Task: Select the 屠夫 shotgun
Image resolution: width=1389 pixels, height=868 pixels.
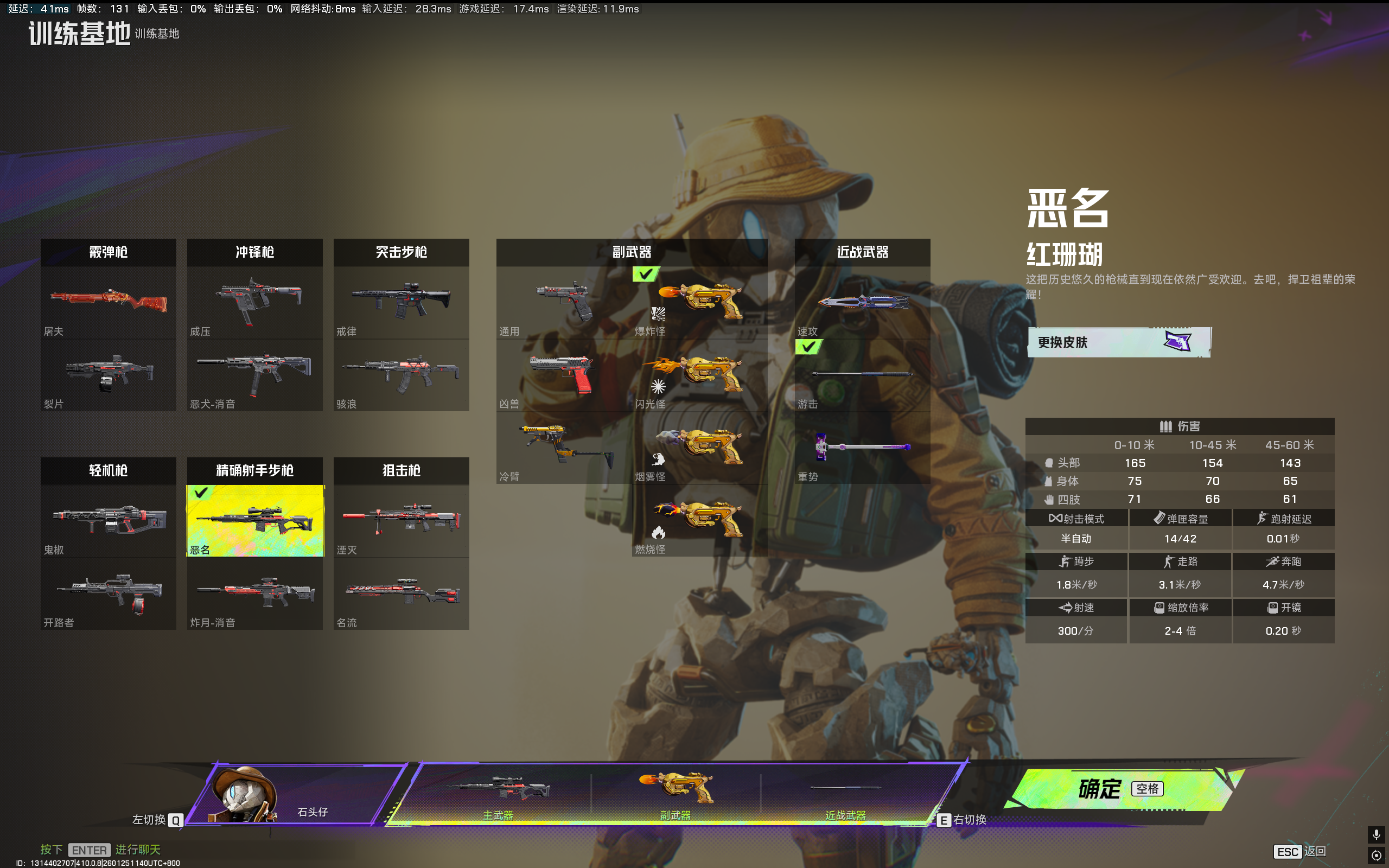Action: [x=109, y=303]
